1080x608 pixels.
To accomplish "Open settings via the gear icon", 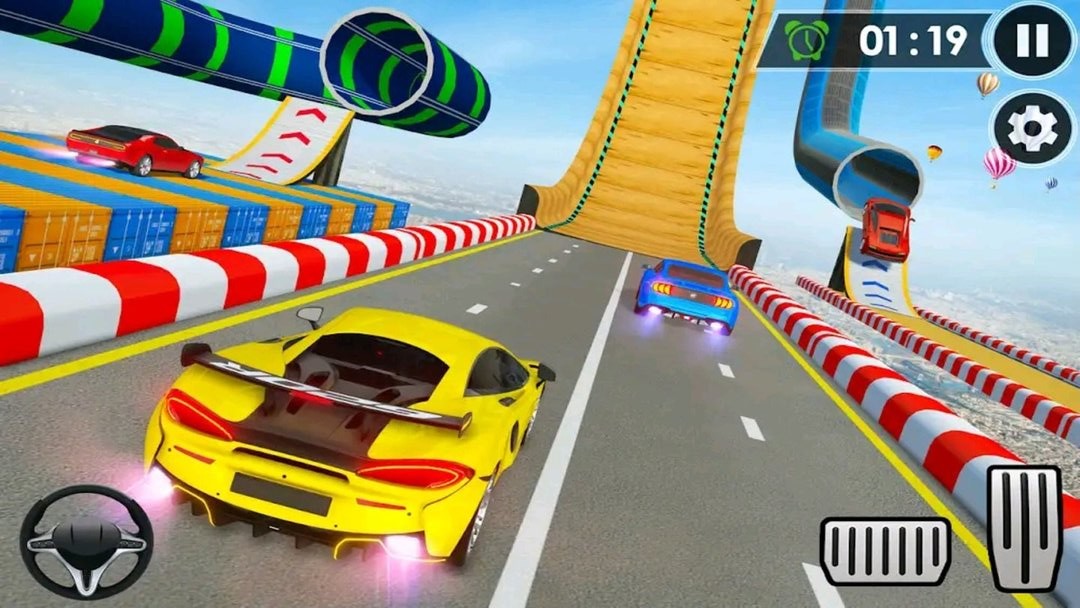I will click(1031, 127).
